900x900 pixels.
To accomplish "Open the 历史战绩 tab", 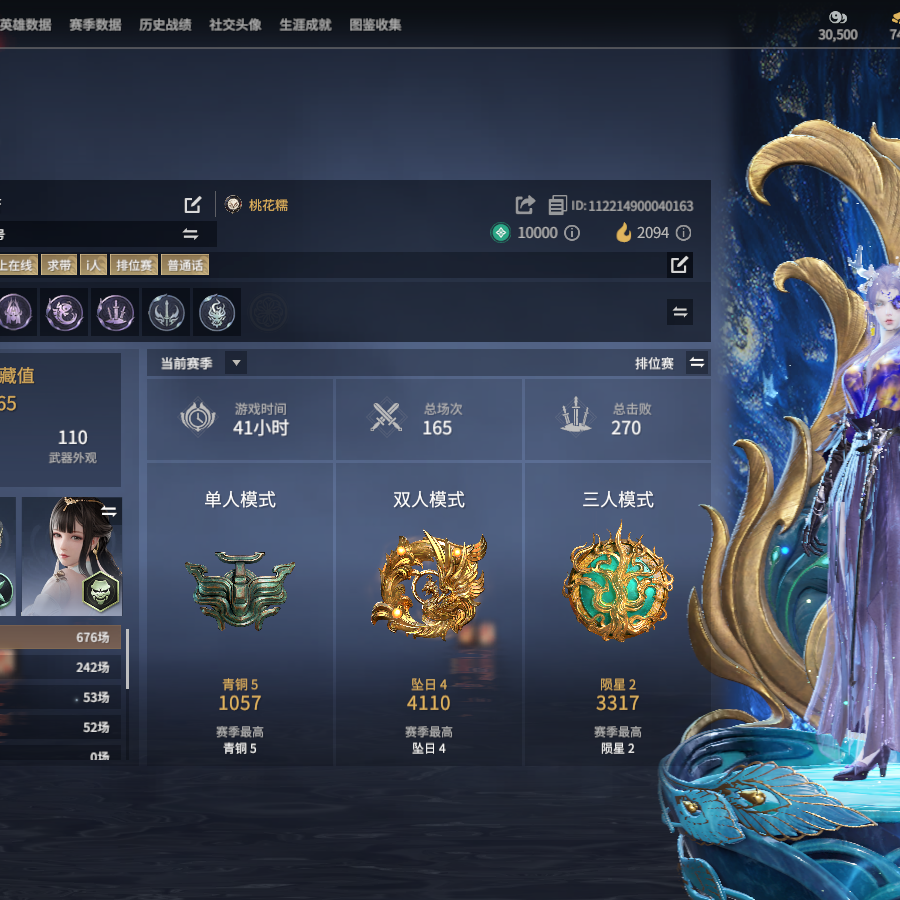I will [x=165, y=25].
